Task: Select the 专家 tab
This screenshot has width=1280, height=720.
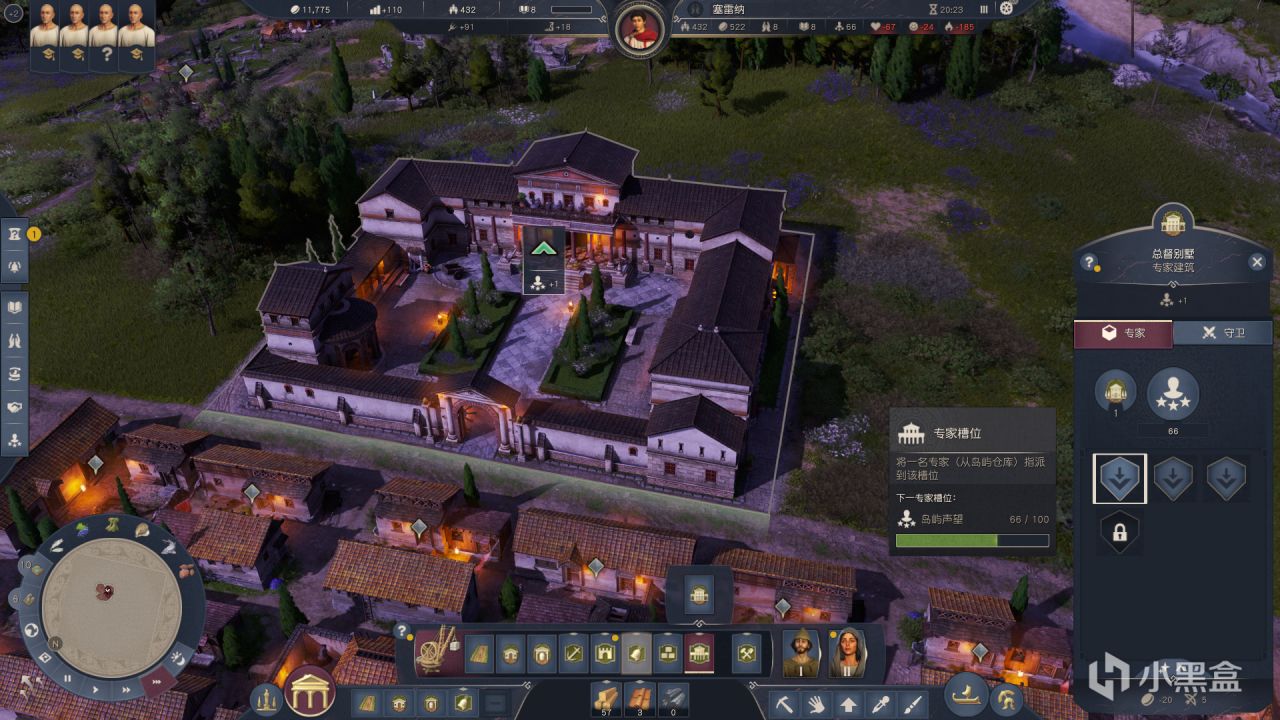Action: coord(1123,333)
